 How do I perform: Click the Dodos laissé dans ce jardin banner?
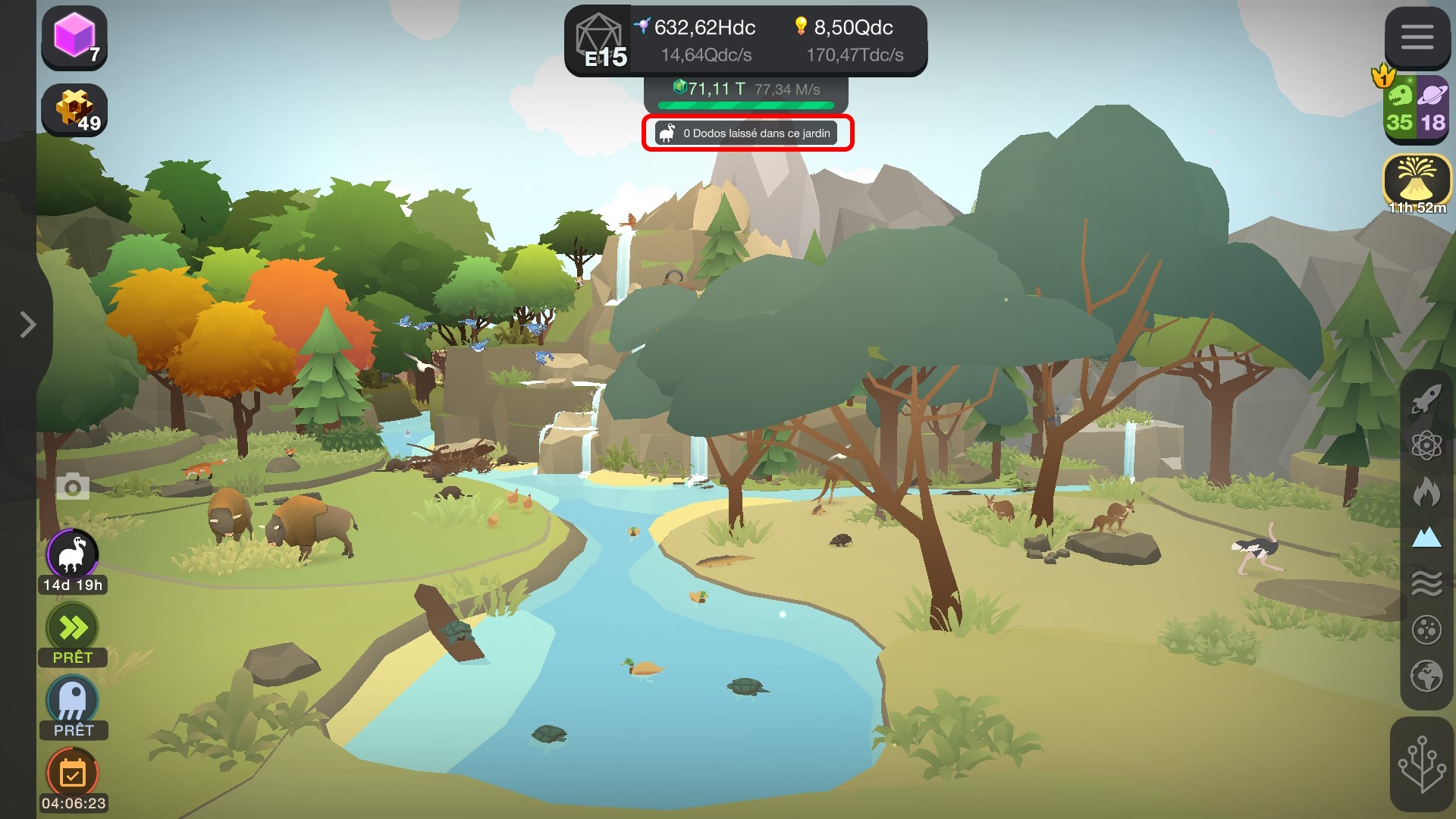tap(747, 133)
